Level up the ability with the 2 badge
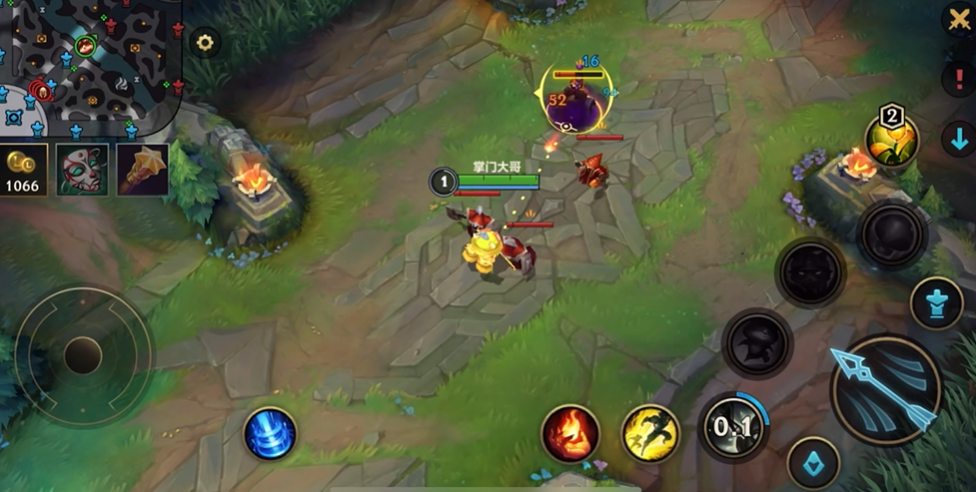 coord(892,139)
